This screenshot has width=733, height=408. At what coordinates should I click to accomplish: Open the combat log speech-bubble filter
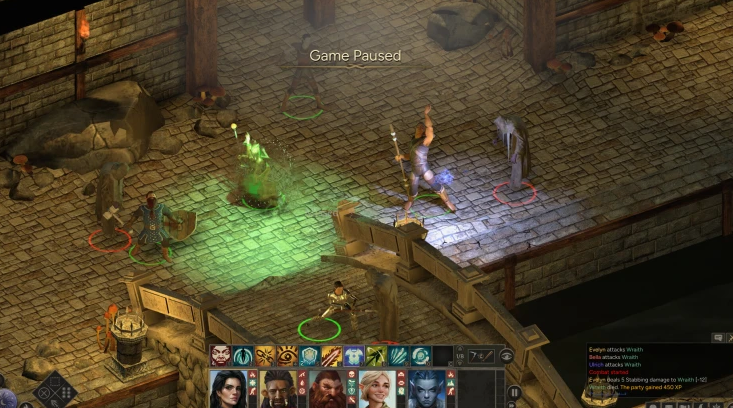click(x=717, y=338)
